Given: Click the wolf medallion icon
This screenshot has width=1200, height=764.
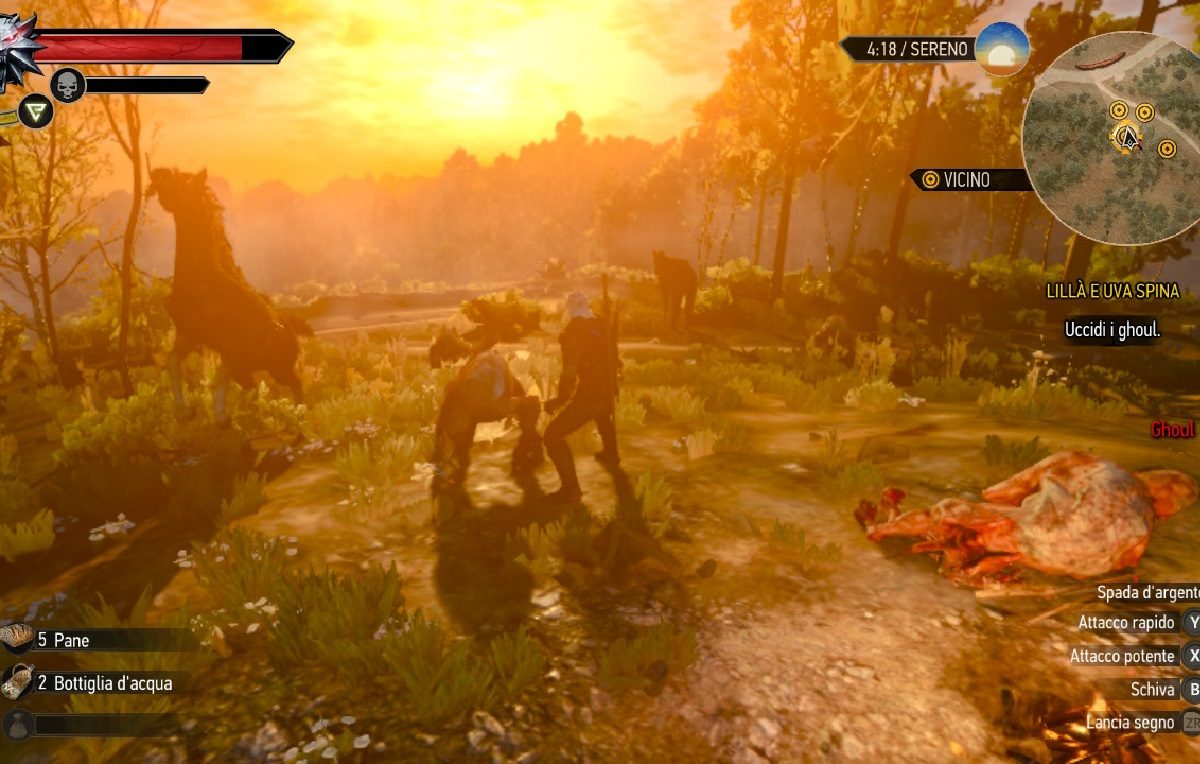Looking at the screenshot, I should click(x=18, y=50).
